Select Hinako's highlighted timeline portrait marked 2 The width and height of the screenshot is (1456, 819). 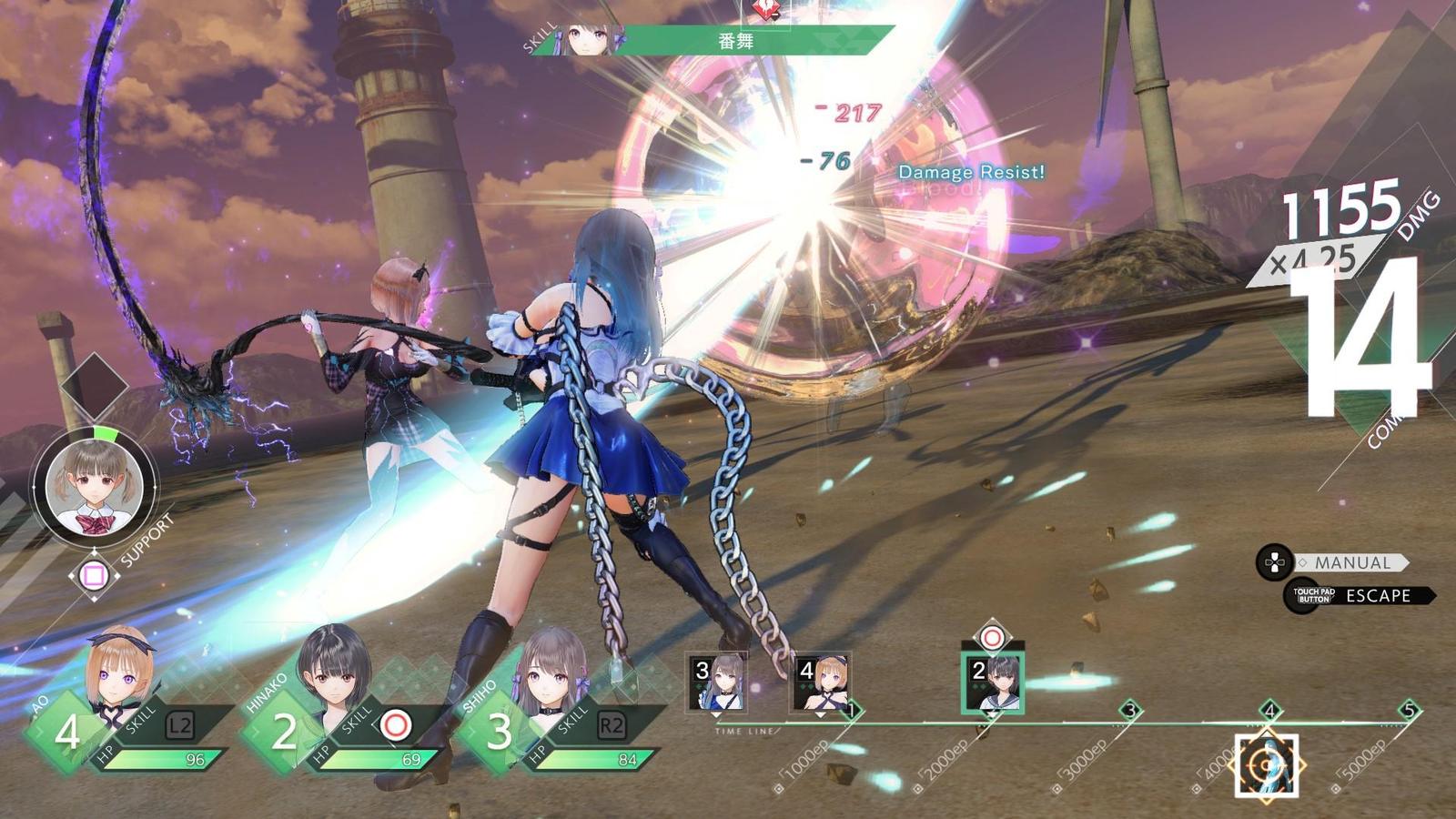pos(992,682)
